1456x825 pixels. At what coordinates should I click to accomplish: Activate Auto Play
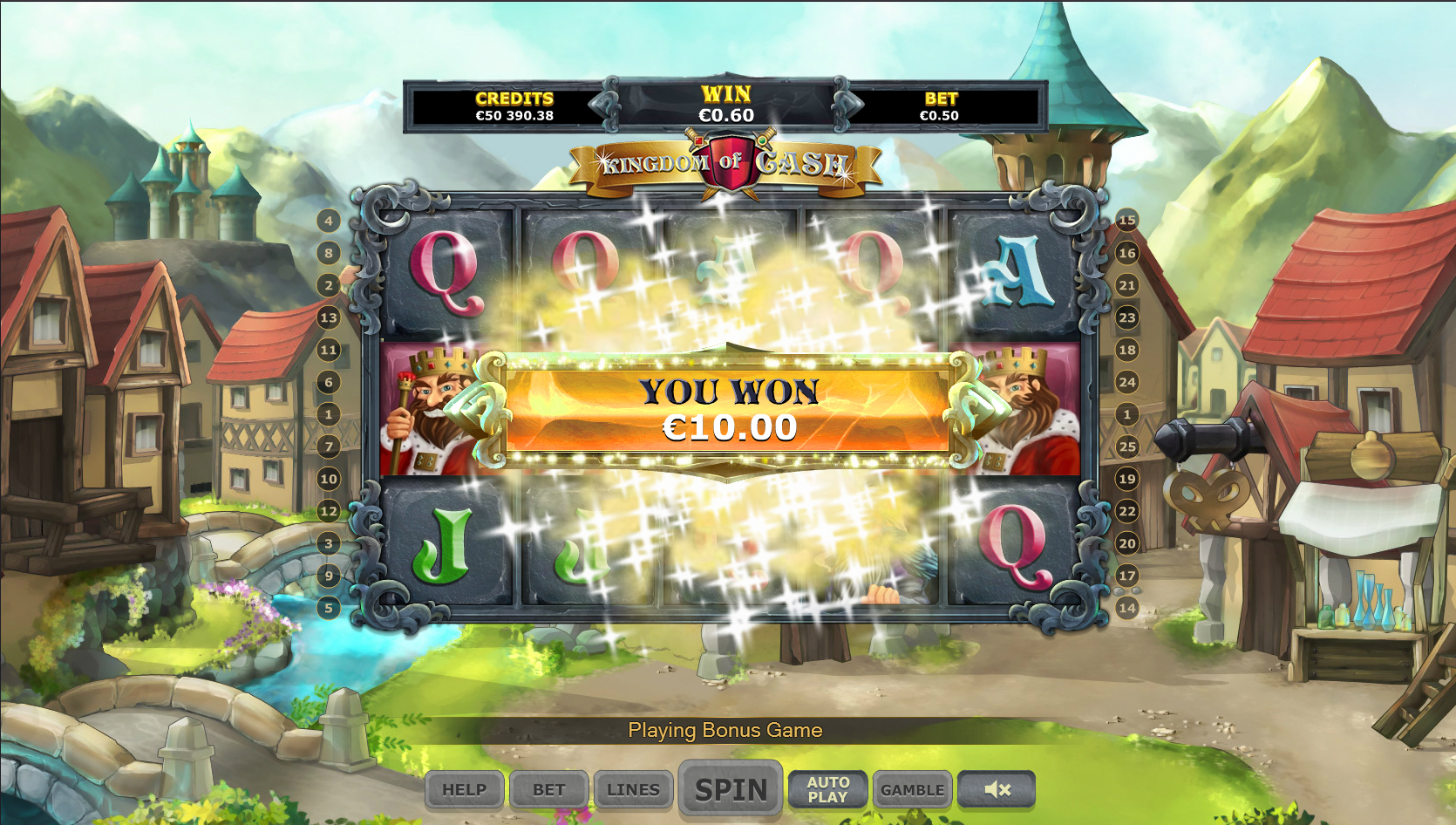click(827, 790)
